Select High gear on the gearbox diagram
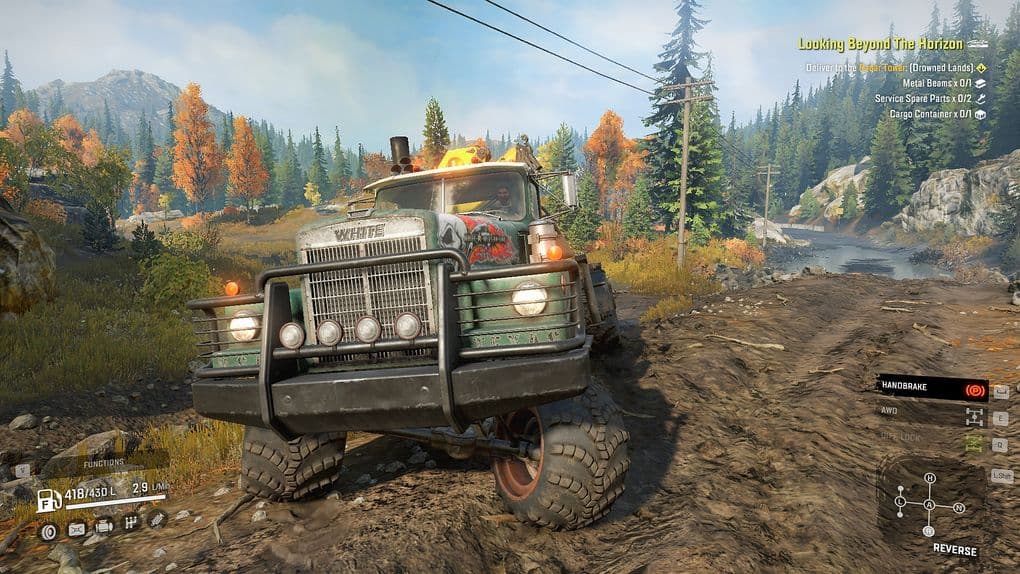Image resolution: width=1020 pixels, height=574 pixels. tap(929, 478)
